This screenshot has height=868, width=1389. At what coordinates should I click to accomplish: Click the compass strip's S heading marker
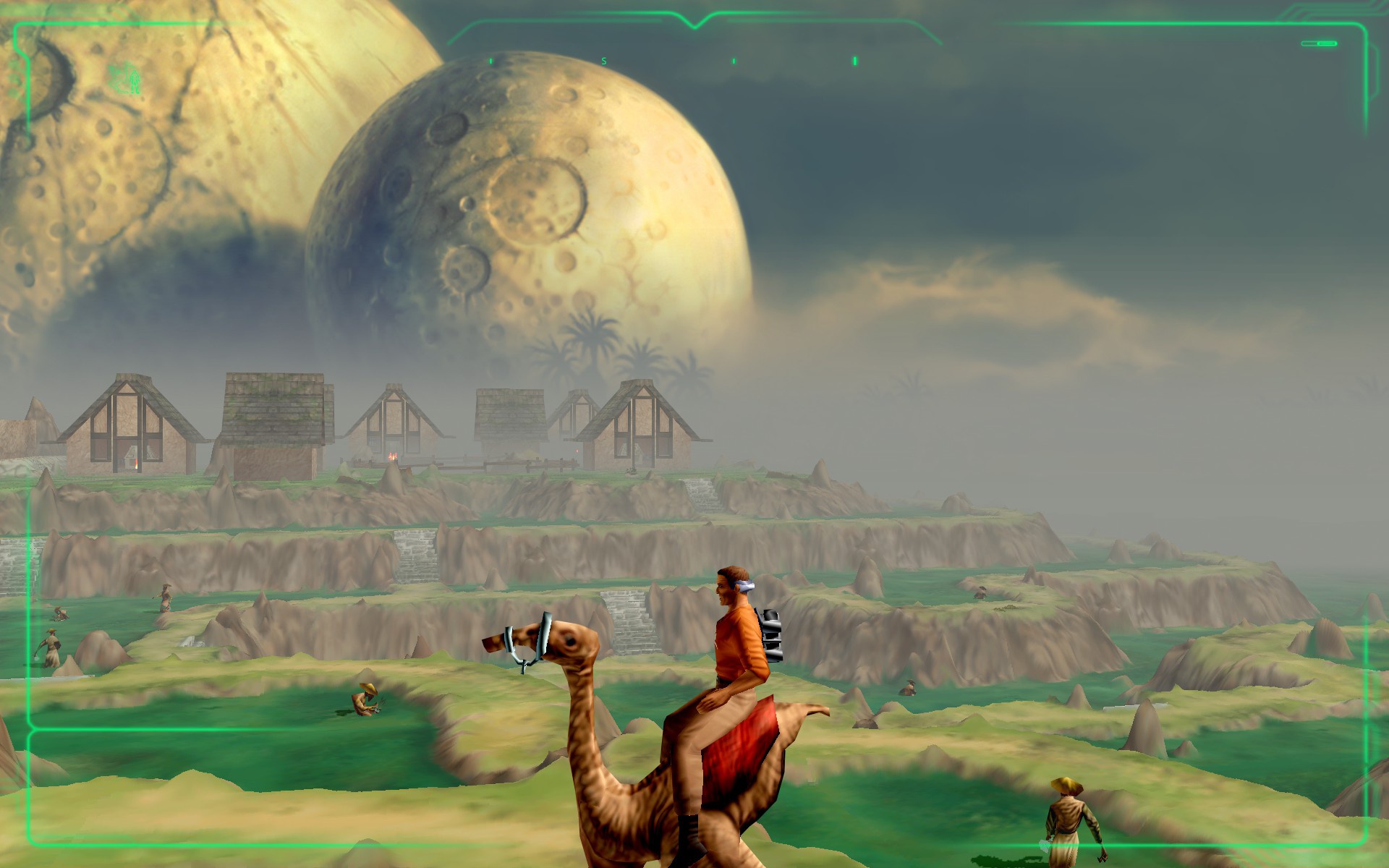tap(604, 61)
